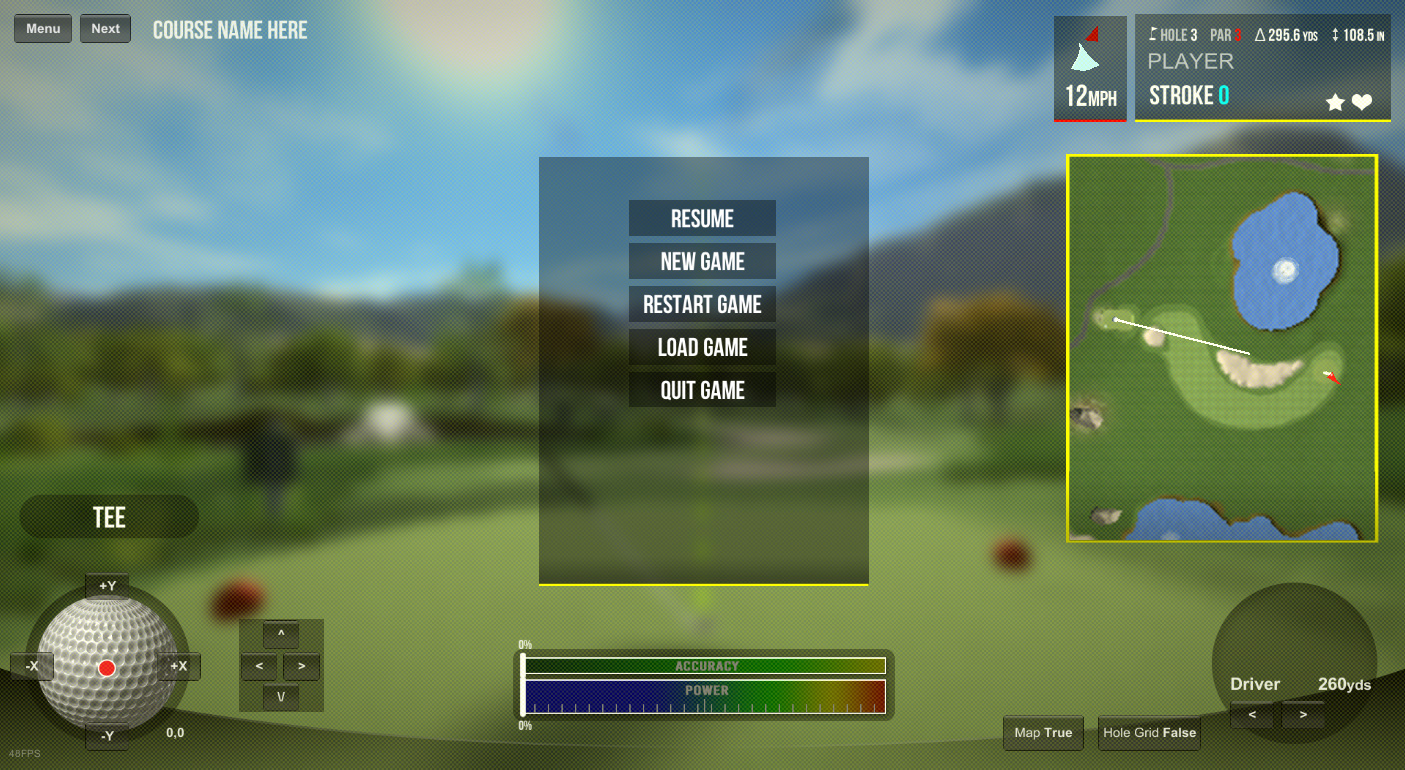This screenshot has height=770, width=1405.
Task: Click the -Y ball spin button
Action: pos(107,736)
